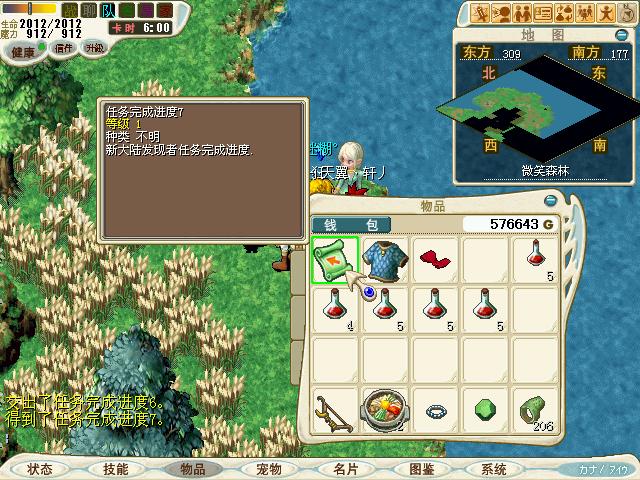This screenshot has height=480, width=640.
Task: Click the 钱包 wallet button
Action: (x=352, y=224)
